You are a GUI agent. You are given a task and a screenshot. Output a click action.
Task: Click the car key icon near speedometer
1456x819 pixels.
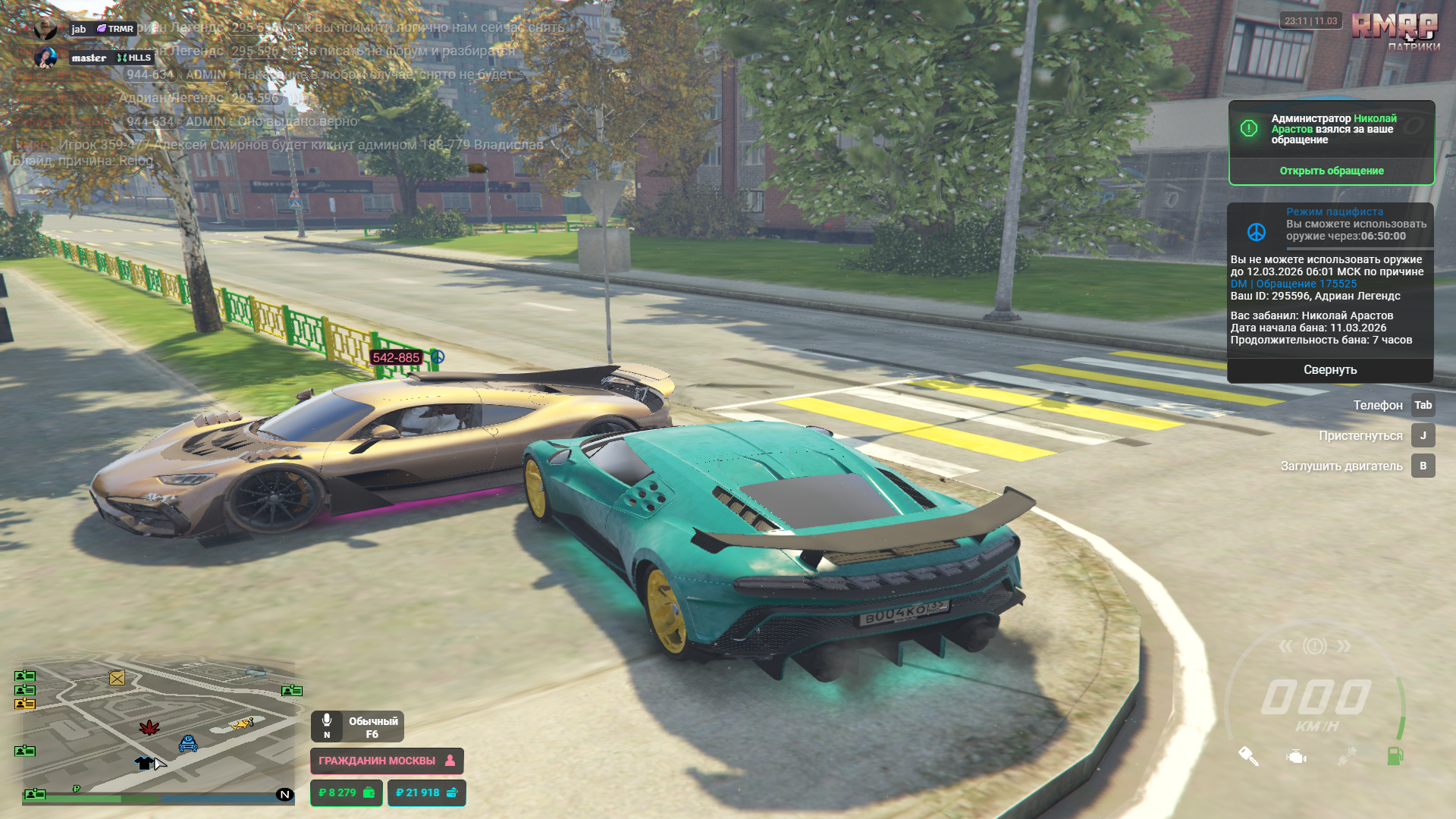tap(1248, 756)
